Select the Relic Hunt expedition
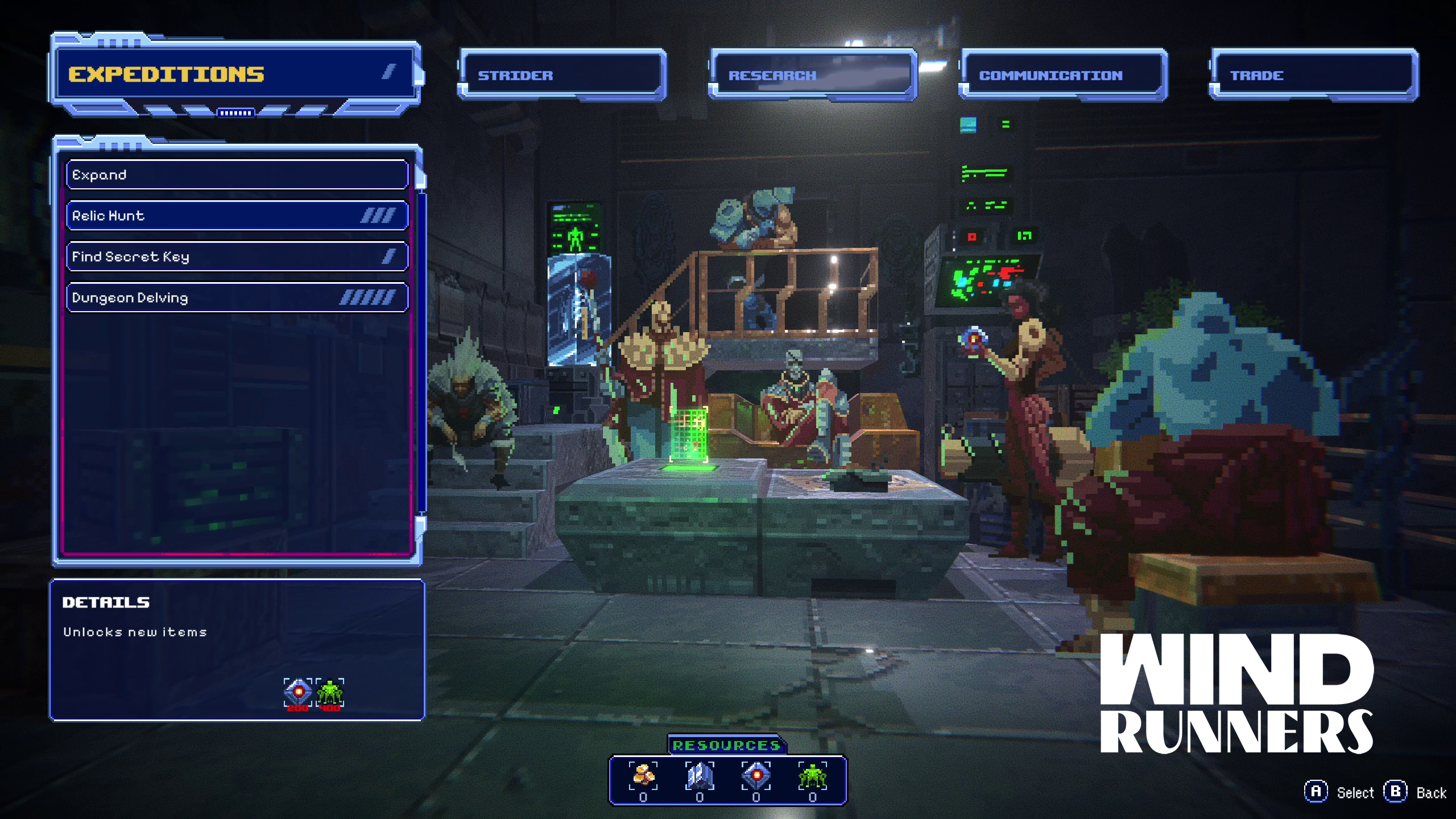The height and width of the screenshot is (819, 1456). pos(237,216)
